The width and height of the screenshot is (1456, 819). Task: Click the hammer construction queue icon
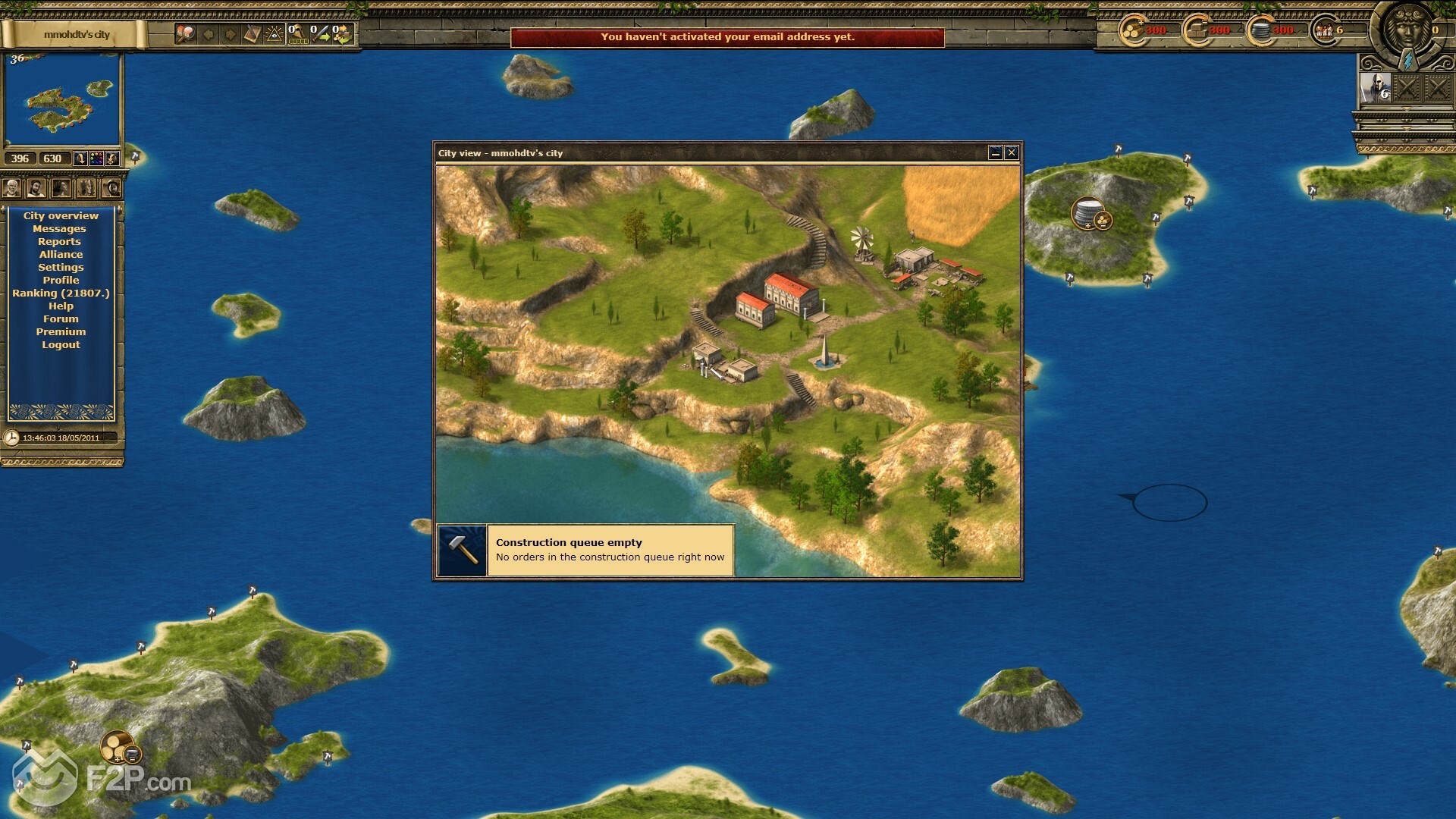pos(463,551)
